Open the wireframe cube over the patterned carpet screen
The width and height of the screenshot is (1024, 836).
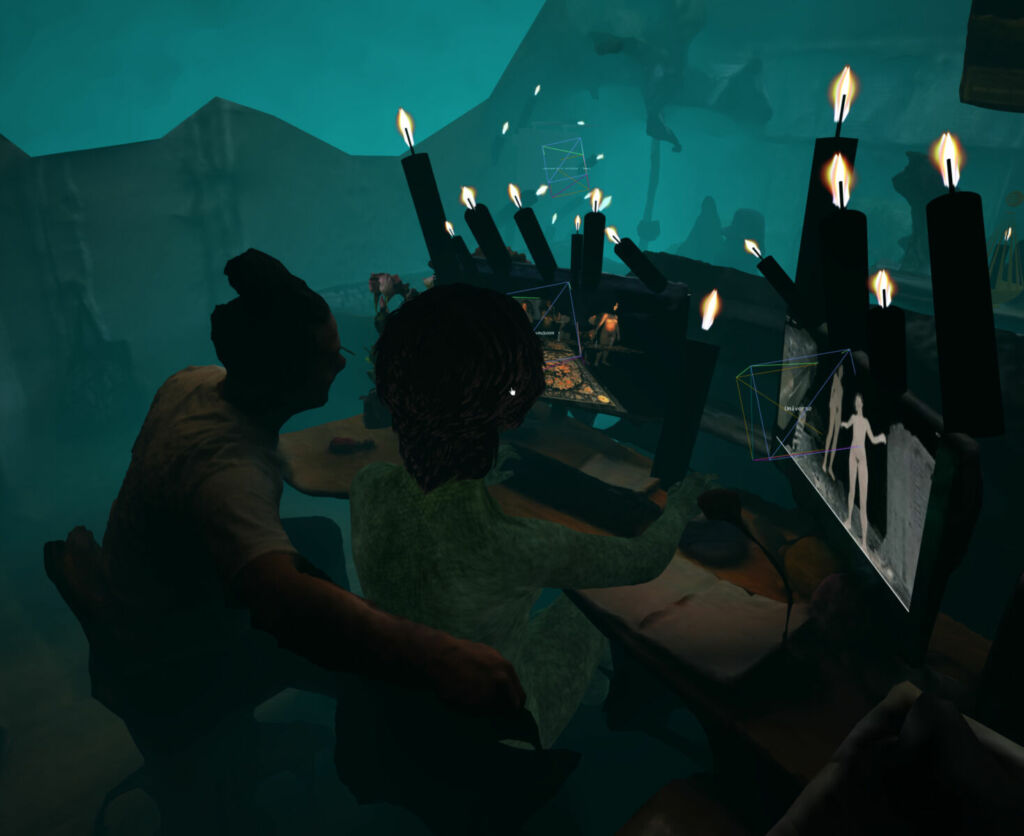point(547,322)
